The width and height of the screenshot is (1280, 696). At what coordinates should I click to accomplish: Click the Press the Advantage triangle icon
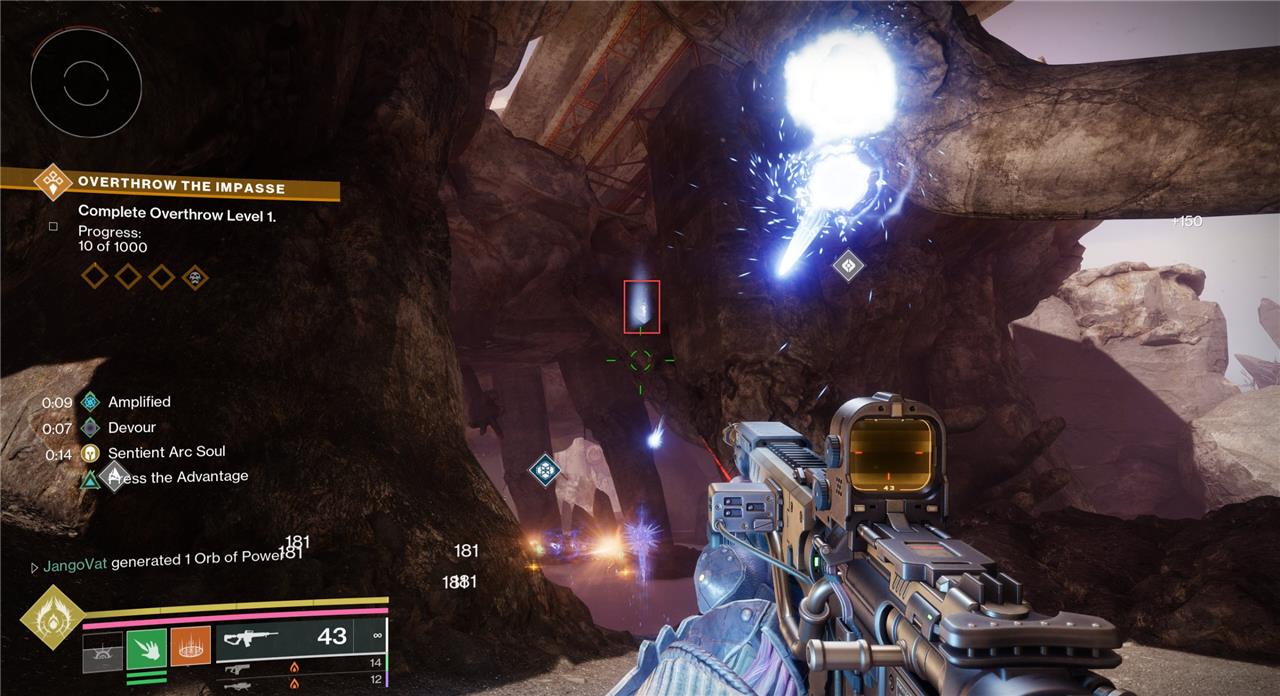(x=91, y=480)
